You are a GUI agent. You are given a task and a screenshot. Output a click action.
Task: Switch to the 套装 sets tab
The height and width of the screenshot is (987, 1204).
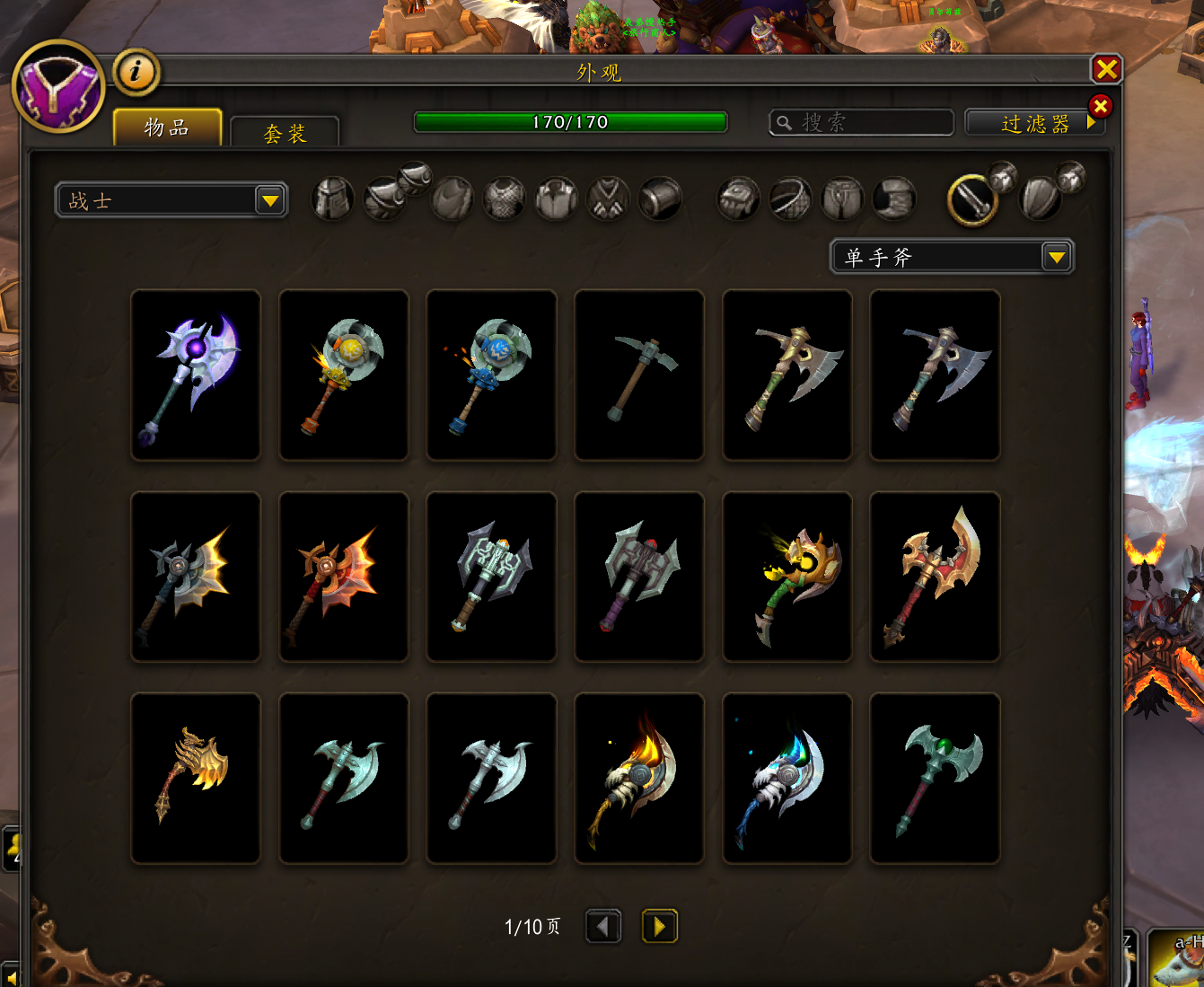(x=285, y=133)
